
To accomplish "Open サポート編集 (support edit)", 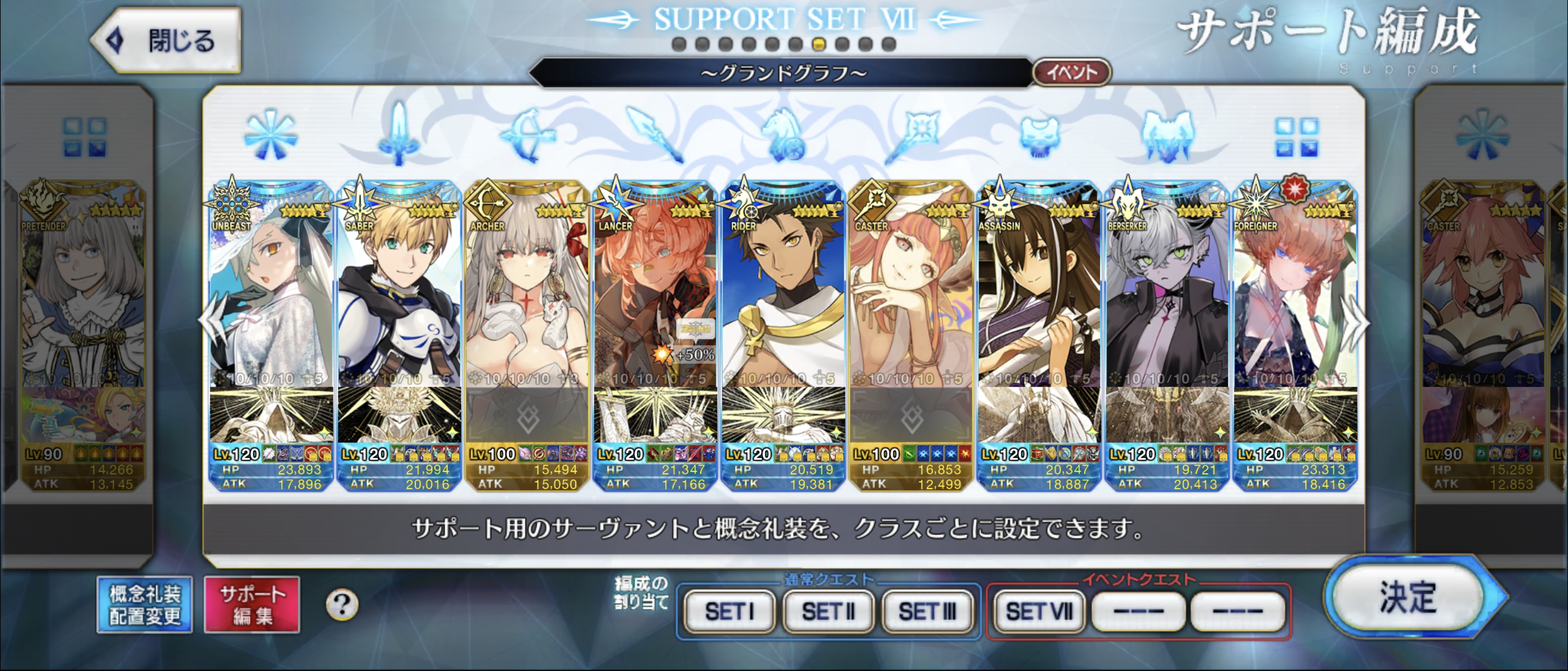I will point(252,605).
